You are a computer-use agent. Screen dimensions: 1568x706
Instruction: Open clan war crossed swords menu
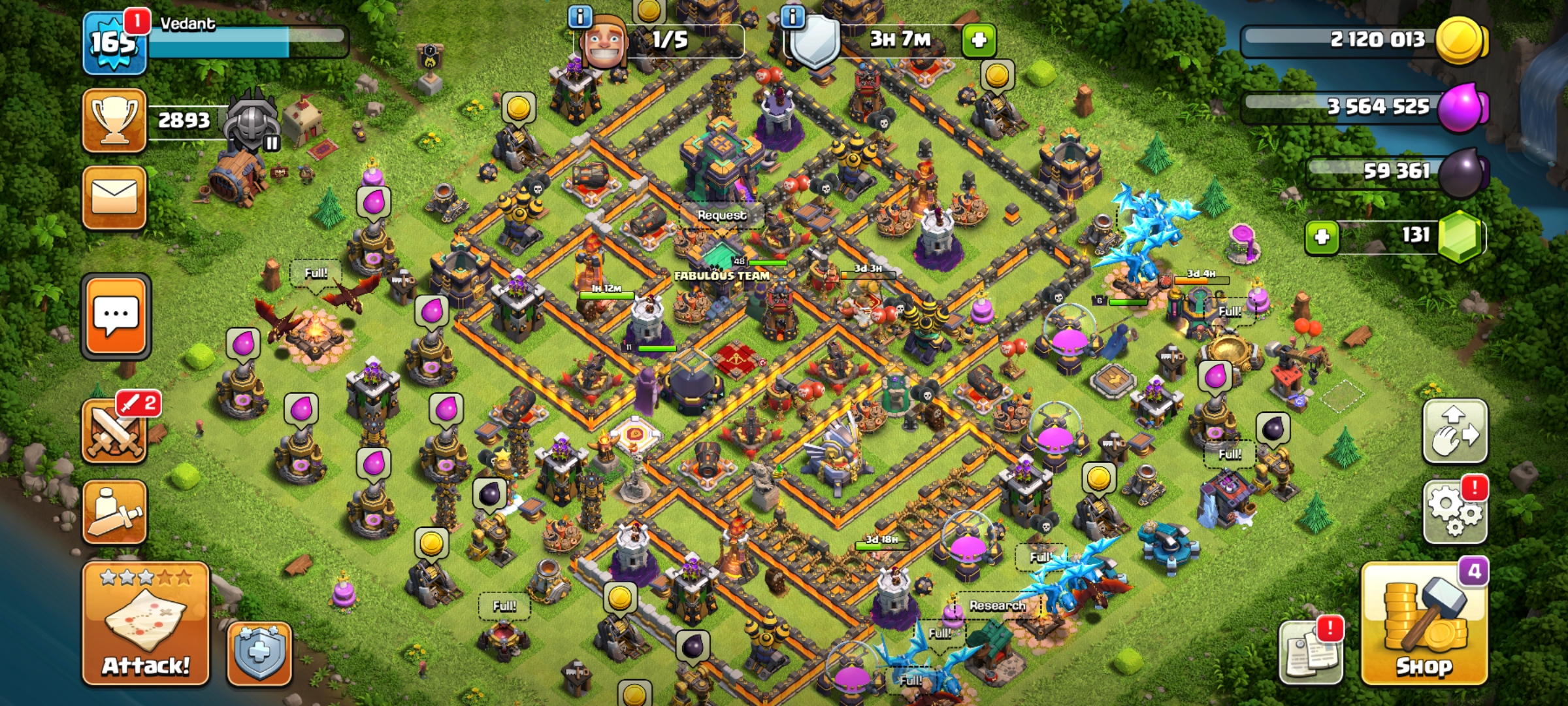click(114, 431)
